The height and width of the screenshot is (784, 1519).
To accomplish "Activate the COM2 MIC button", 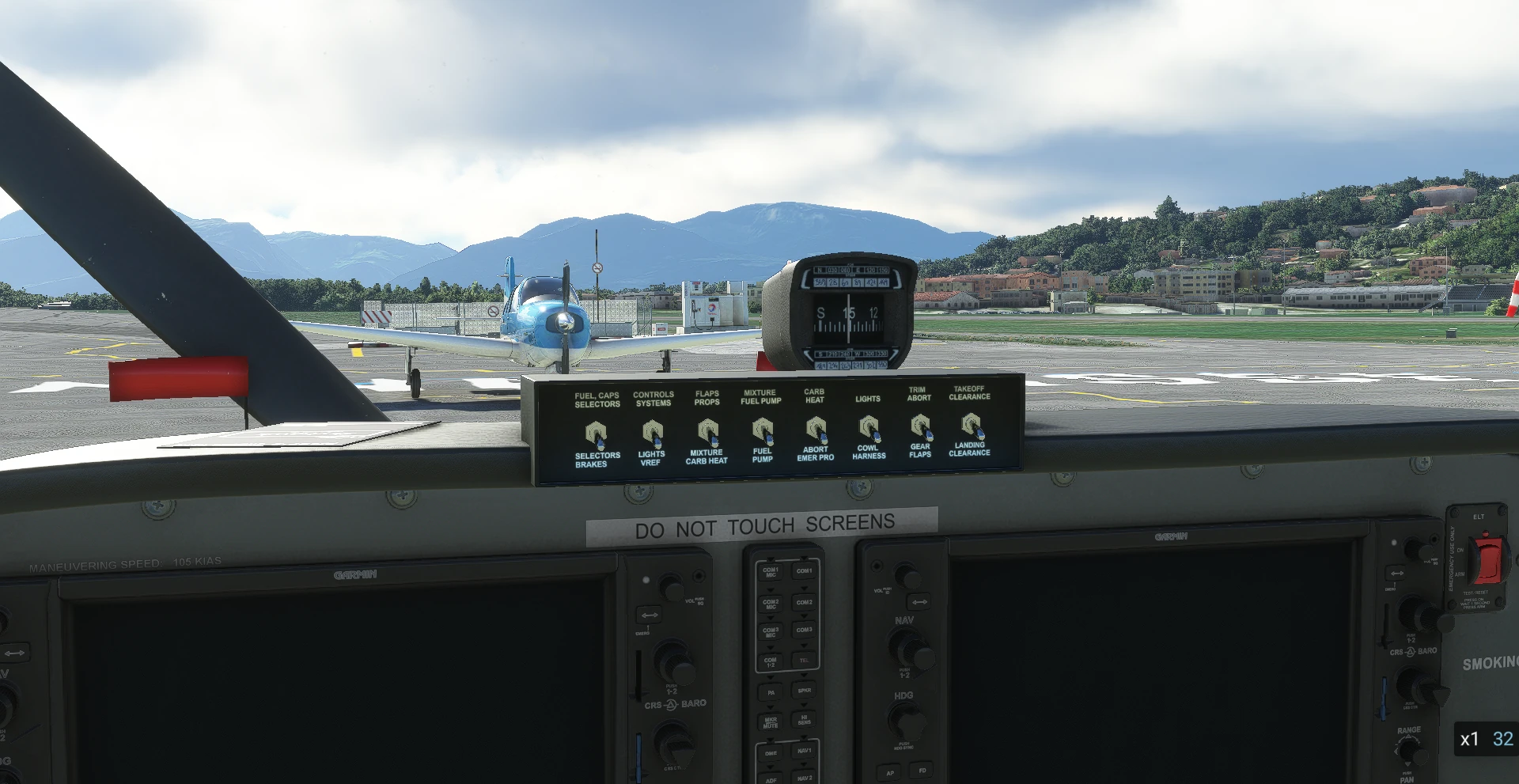I will pos(771,604).
